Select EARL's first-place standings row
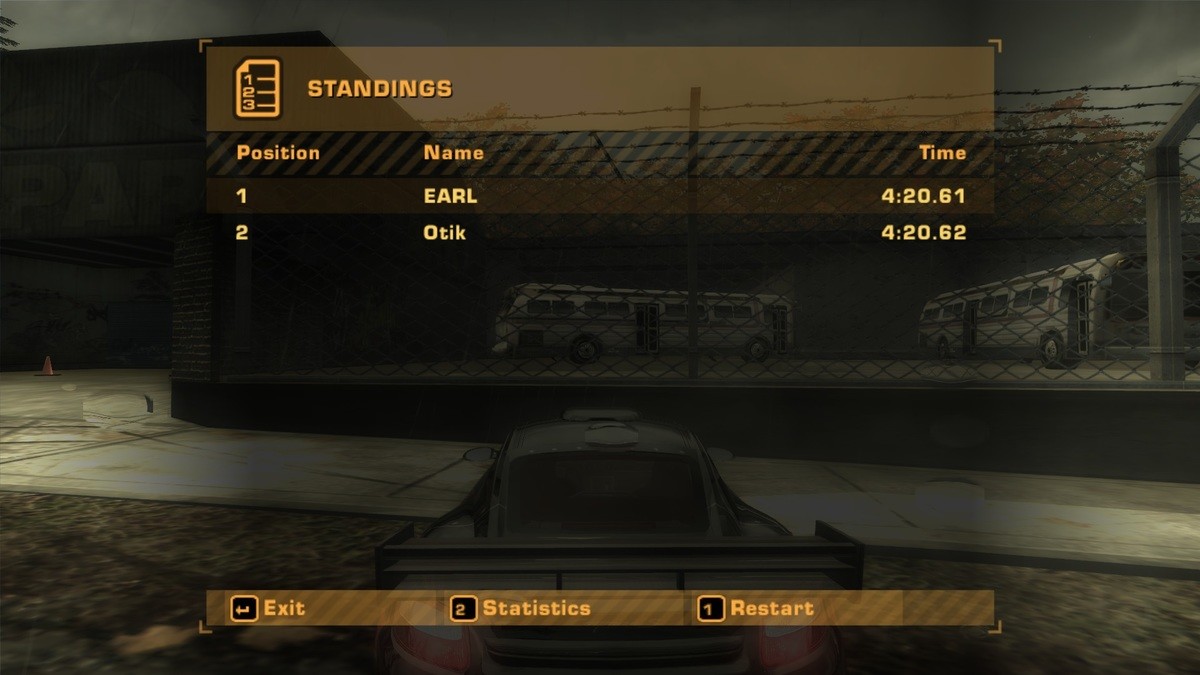 click(600, 196)
